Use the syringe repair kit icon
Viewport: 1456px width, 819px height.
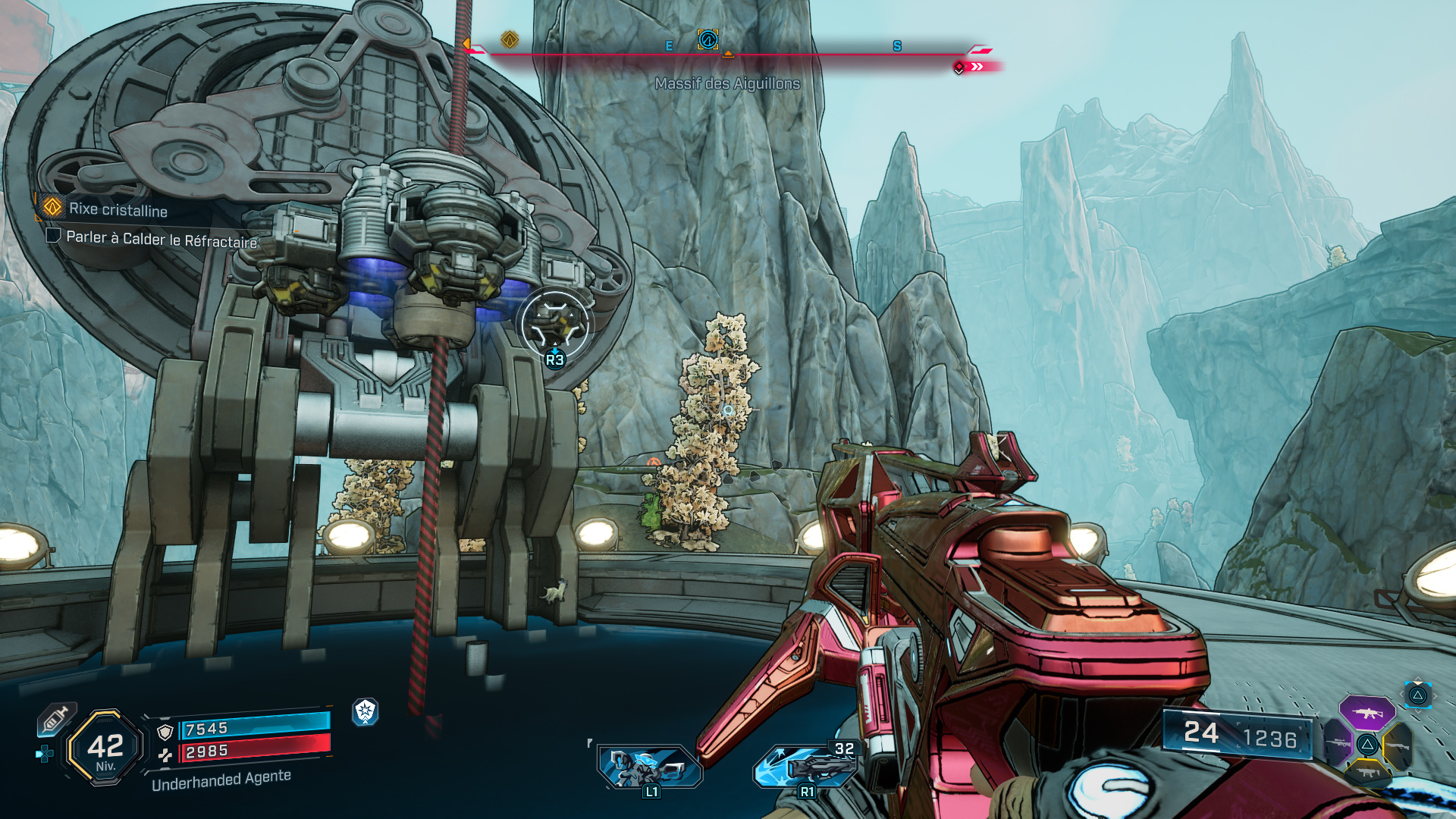[56, 718]
